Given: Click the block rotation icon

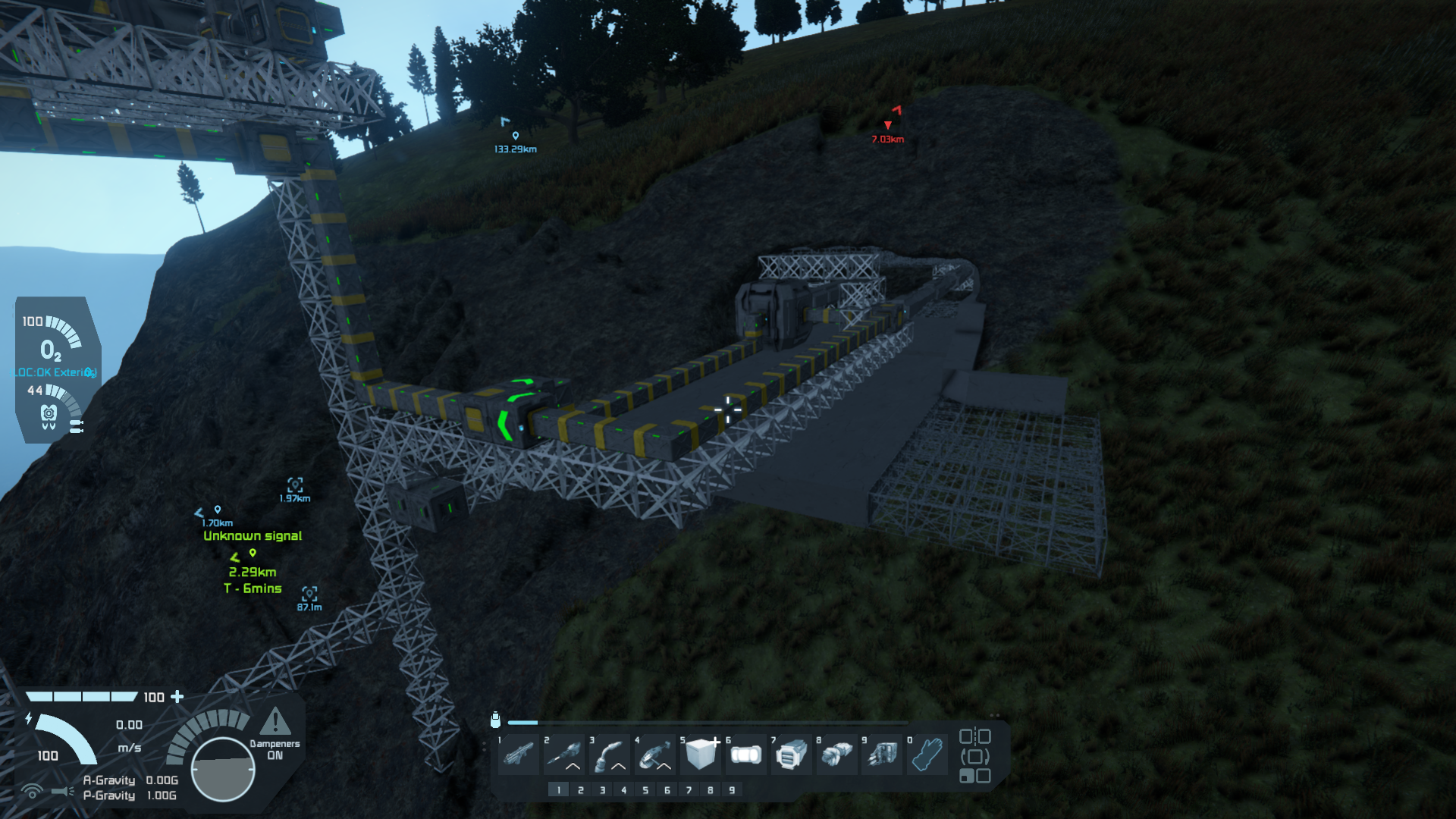Looking at the screenshot, I should coord(975,756).
